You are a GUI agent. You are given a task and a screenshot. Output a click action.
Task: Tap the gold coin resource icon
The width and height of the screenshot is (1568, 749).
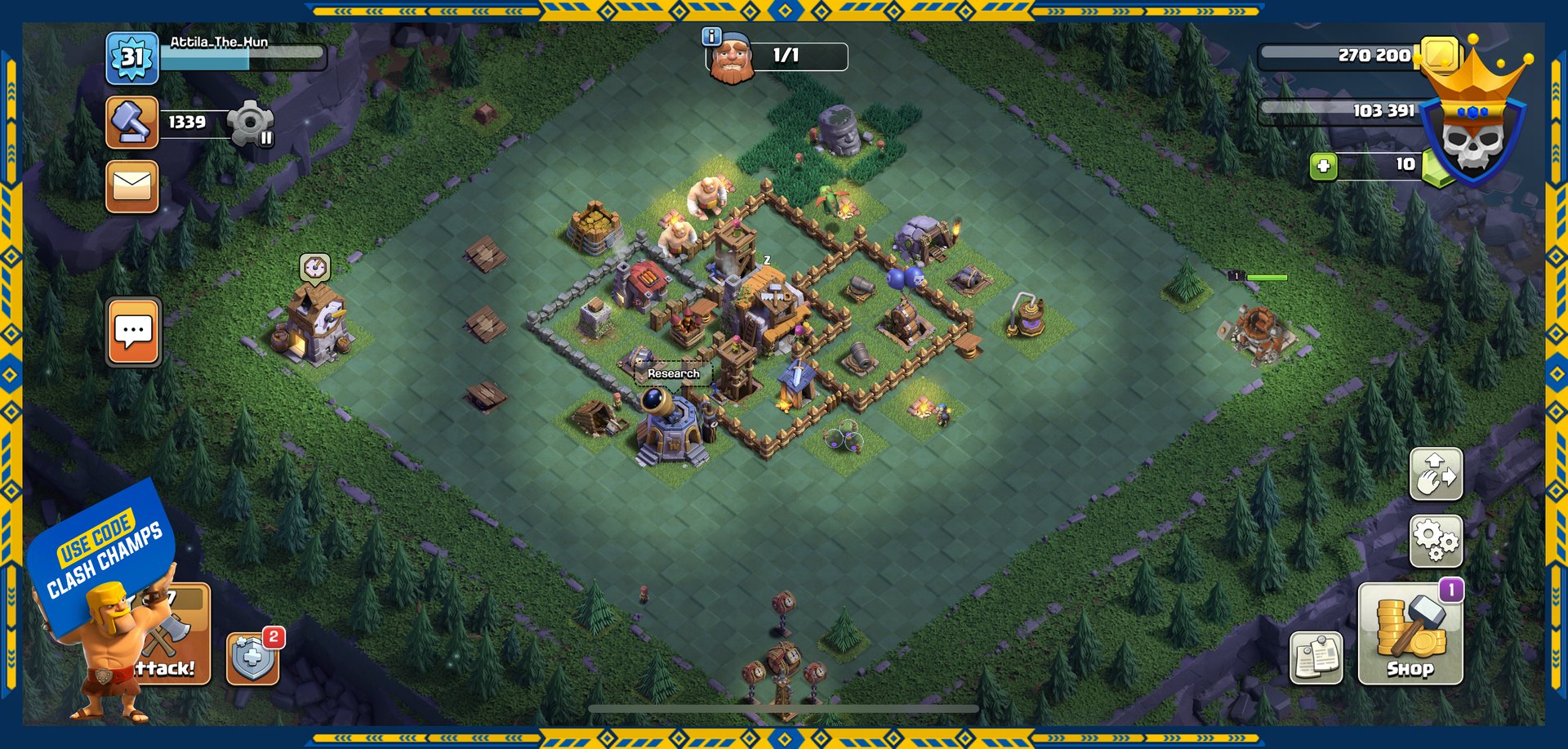1440,55
